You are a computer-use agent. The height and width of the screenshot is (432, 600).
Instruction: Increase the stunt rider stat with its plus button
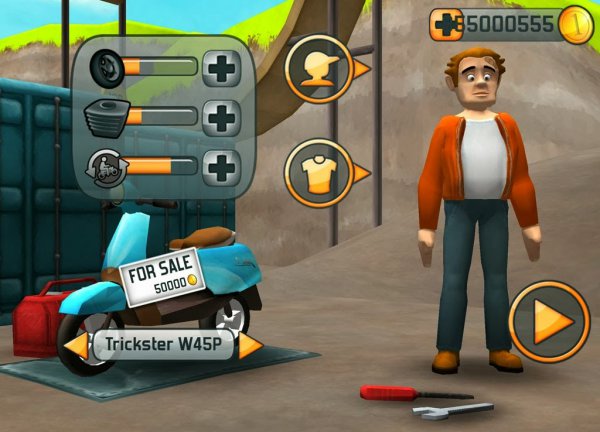coord(222,167)
